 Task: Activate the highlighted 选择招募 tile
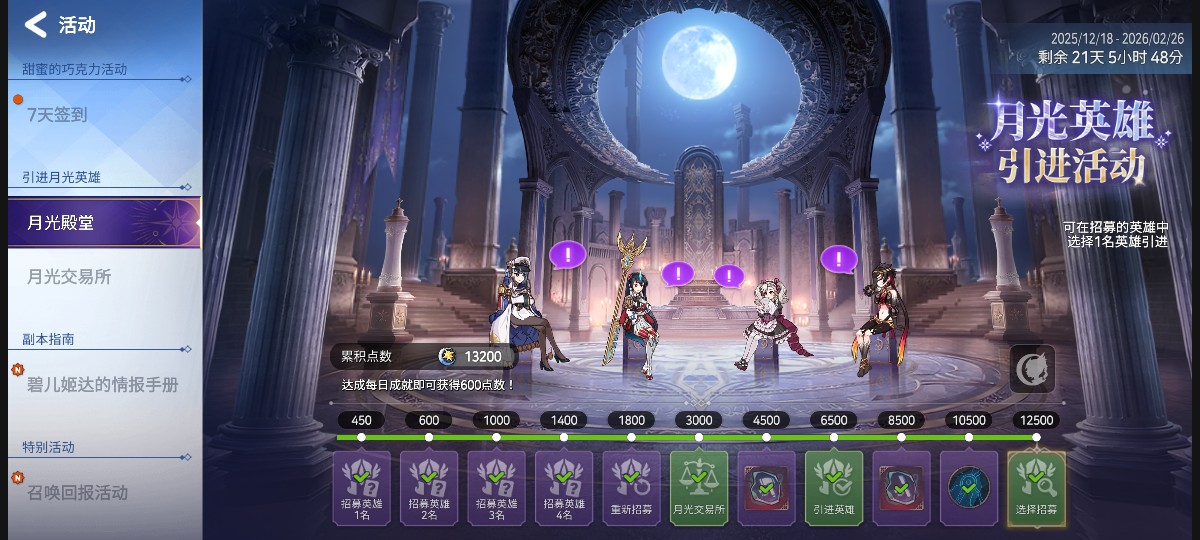click(1036, 488)
